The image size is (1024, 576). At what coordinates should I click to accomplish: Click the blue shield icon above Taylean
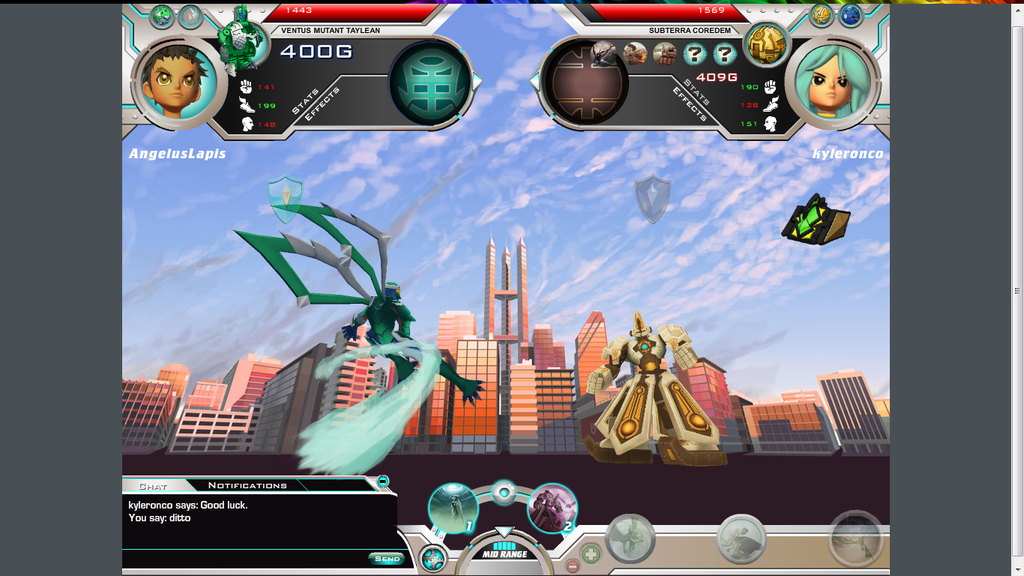[285, 198]
